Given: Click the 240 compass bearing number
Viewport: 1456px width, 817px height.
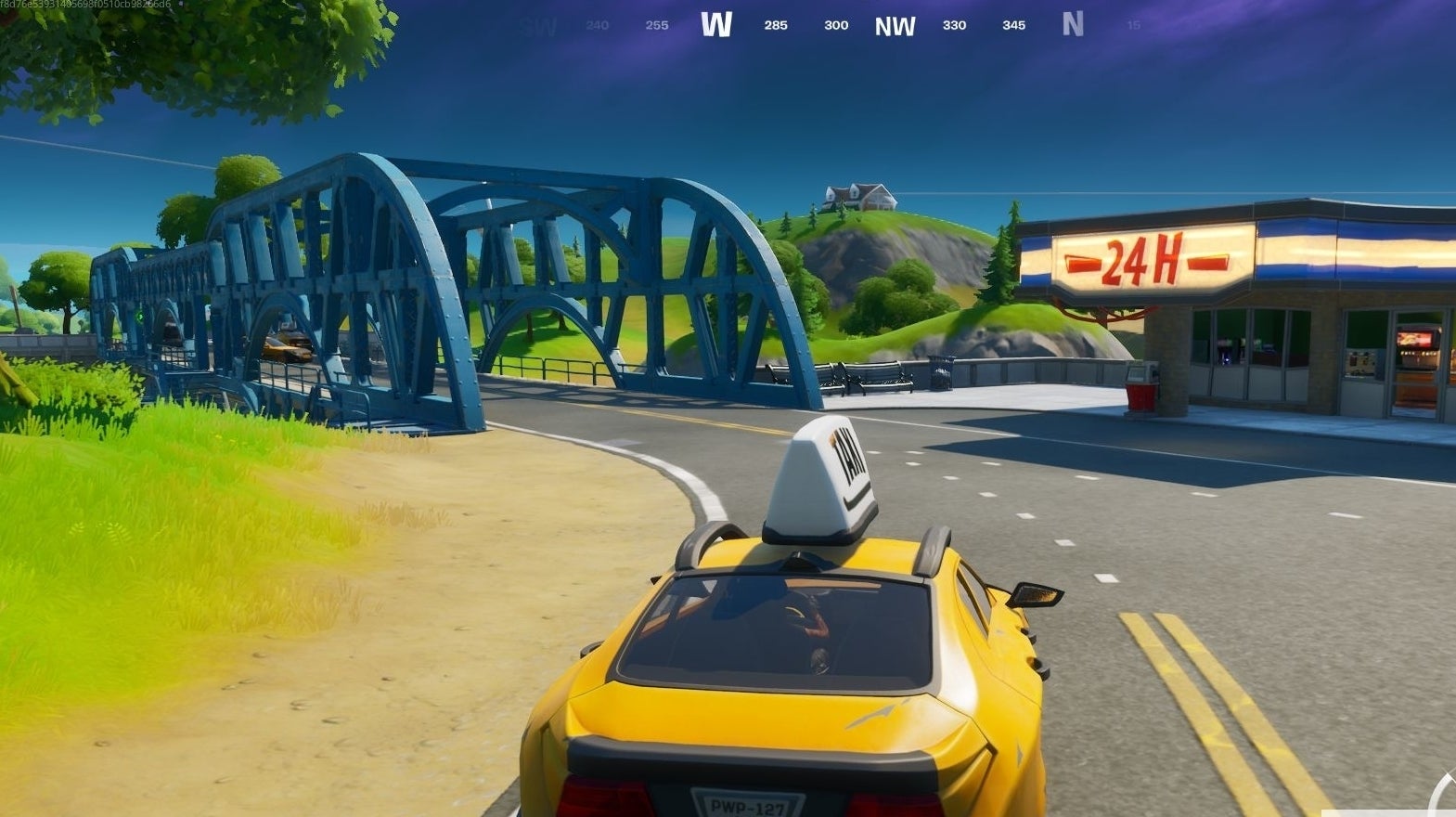Looking at the screenshot, I should point(595,26).
